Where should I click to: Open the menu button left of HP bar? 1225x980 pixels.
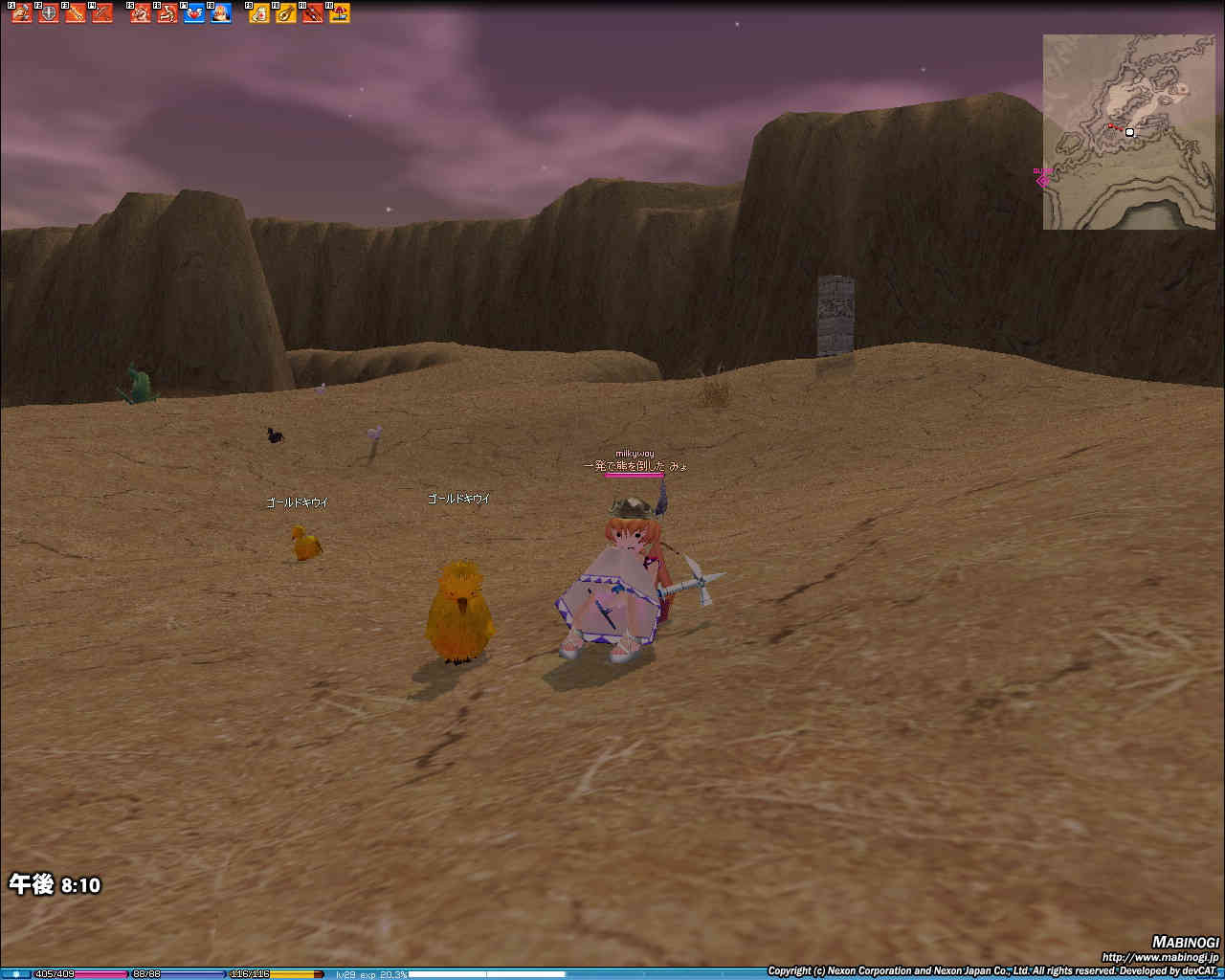click(x=15, y=974)
